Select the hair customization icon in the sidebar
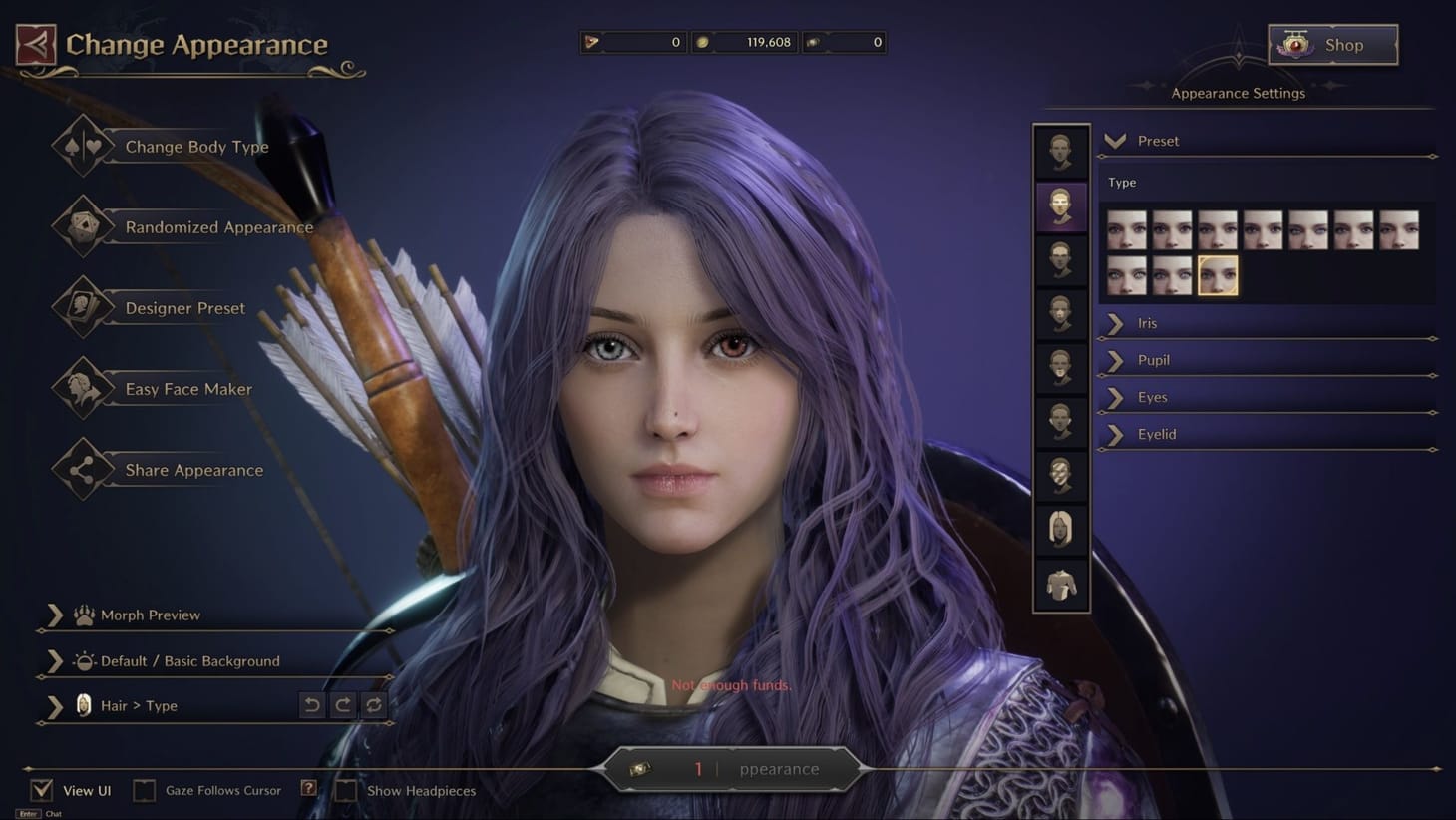The image size is (1456, 820). (x=1060, y=530)
